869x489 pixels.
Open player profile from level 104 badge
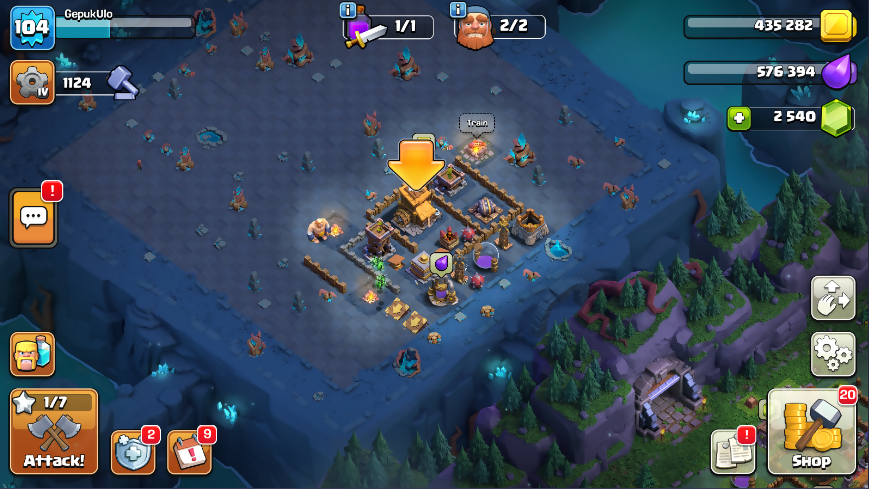[x=32, y=28]
